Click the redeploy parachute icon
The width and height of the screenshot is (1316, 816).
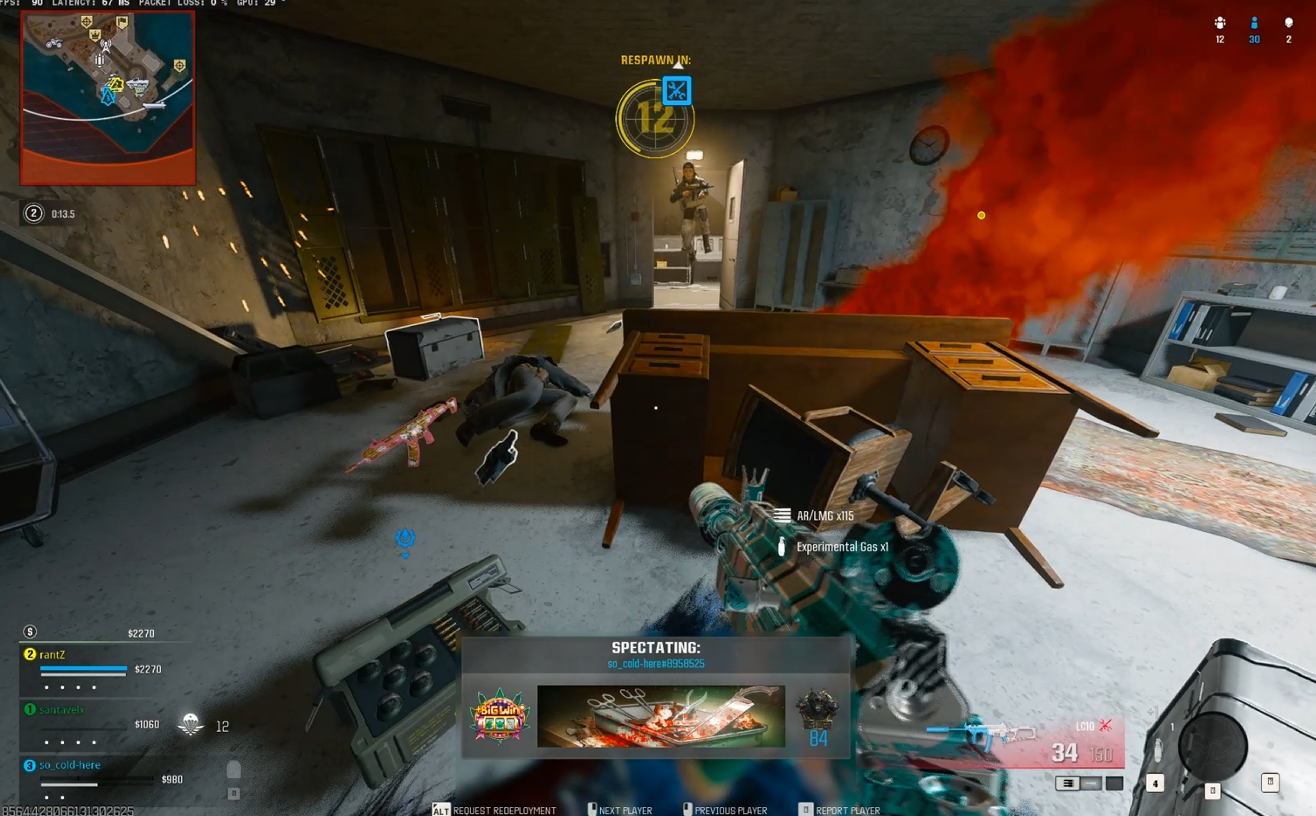coord(190,725)
